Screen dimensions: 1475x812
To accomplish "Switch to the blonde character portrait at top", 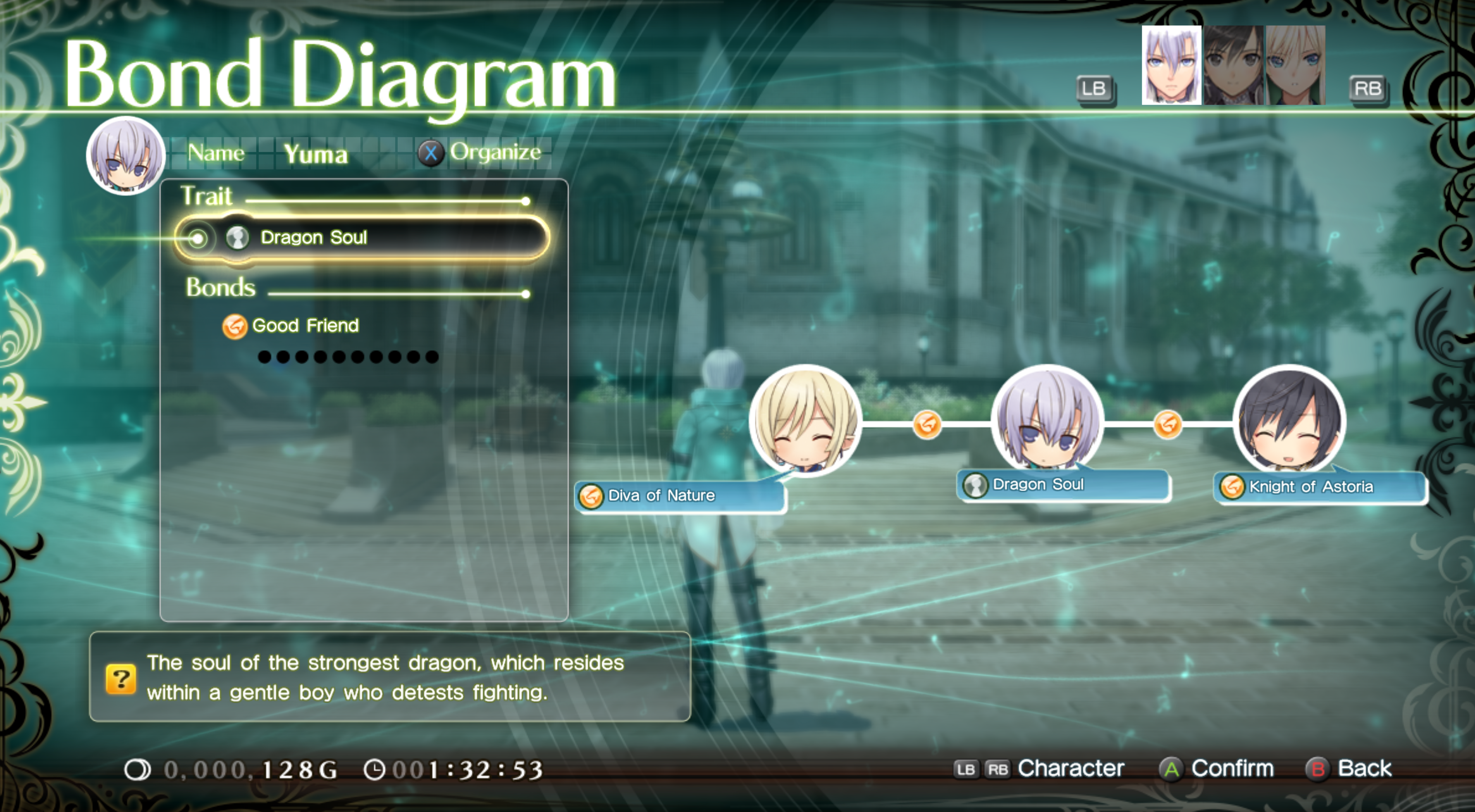I will [1295, 65].
